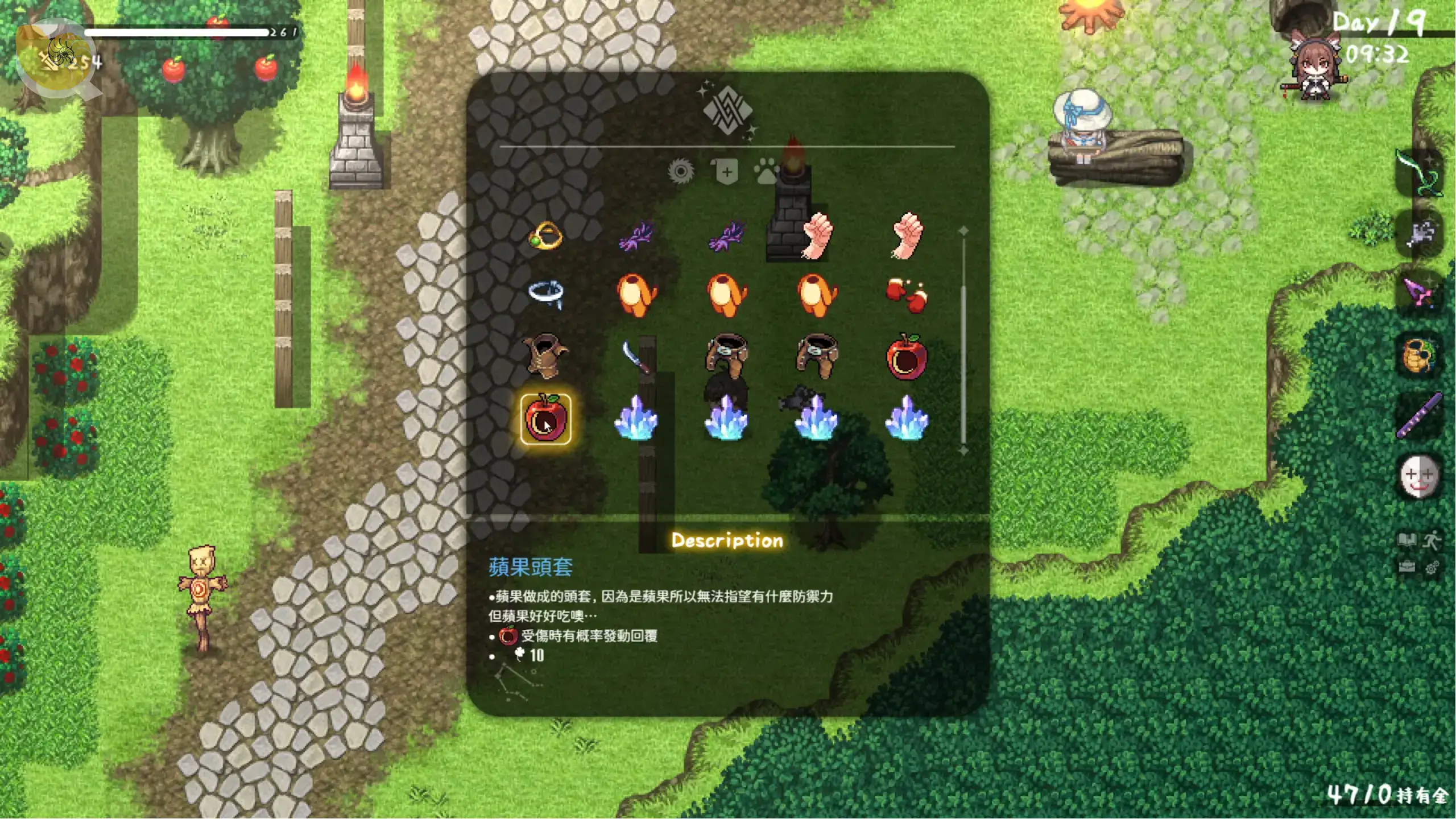The height and width of the screenshot is (819, 1456).
Task: Open the journal book icon
Action: [1407, 539]
